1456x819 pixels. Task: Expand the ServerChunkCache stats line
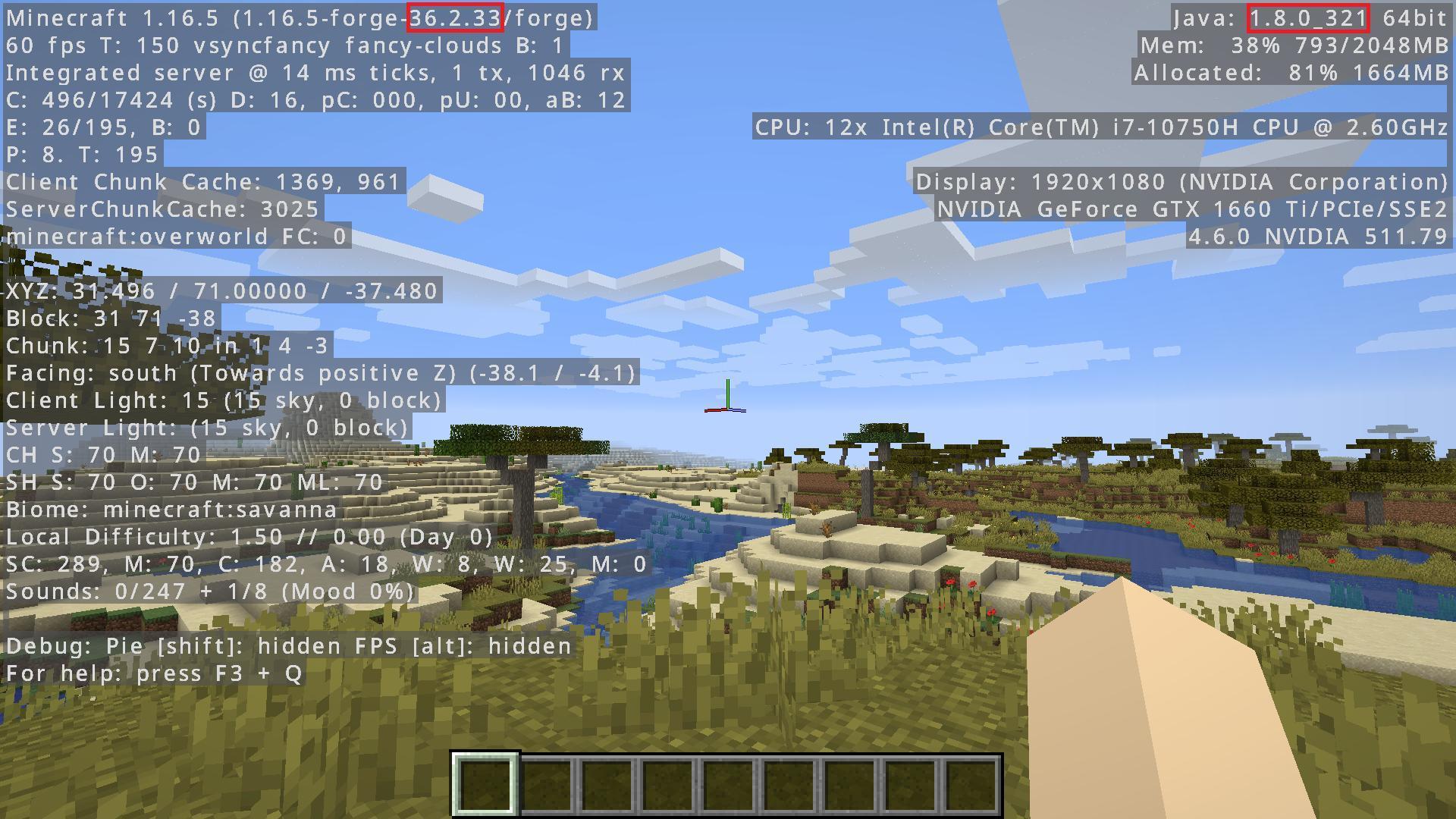162,209
